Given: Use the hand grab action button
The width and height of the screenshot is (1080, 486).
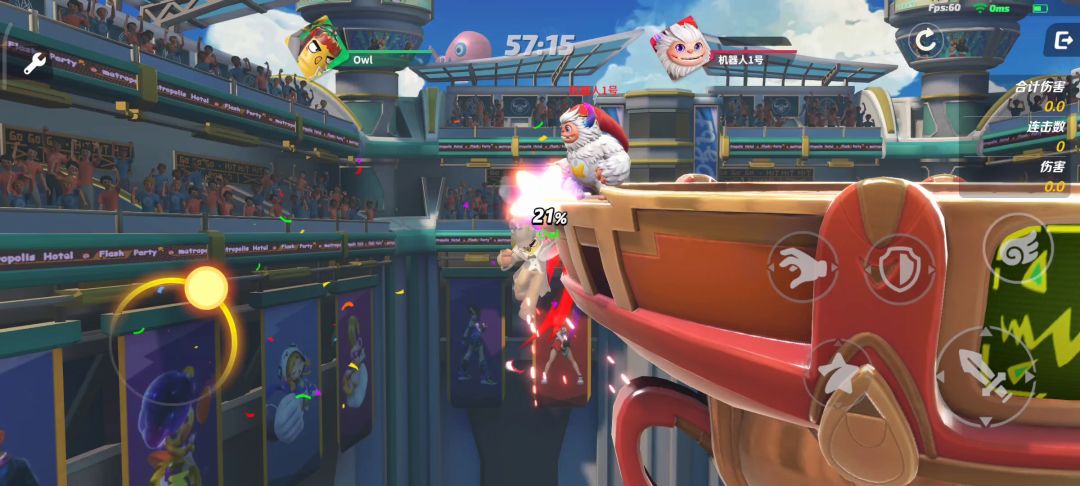Looking at the screenshot, I should (x=802, y=267).
